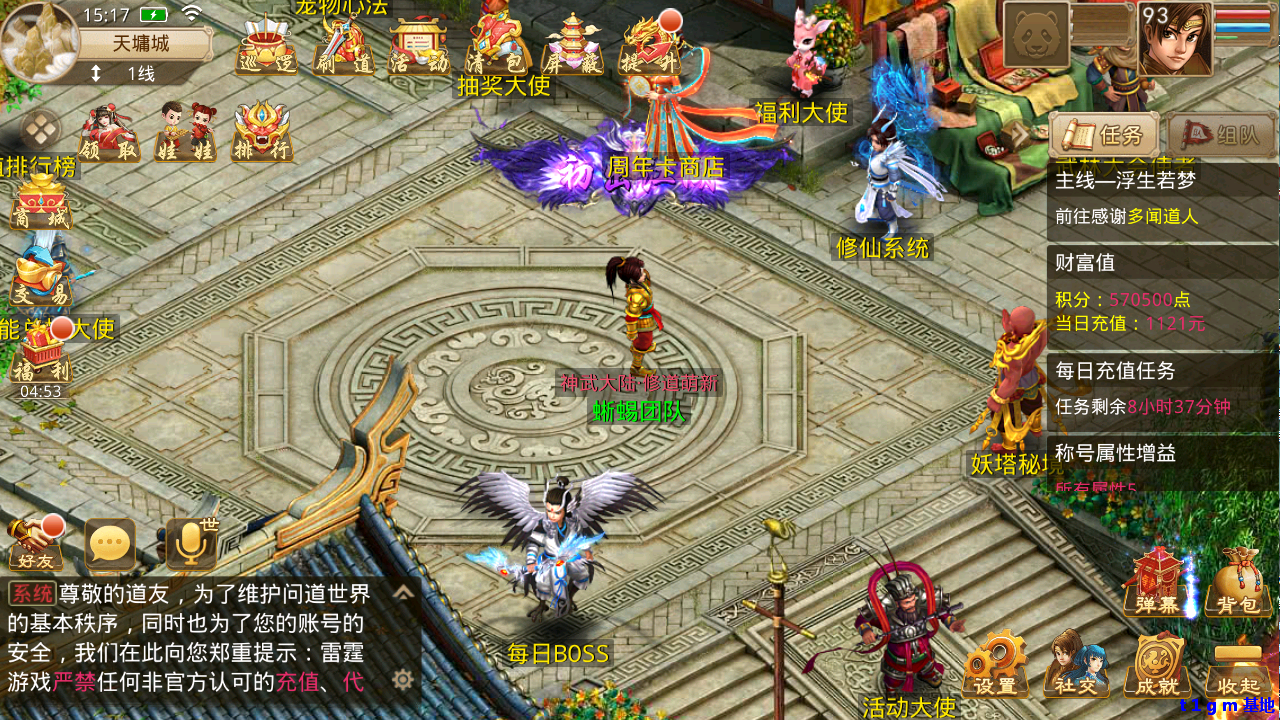Toggle the 屏蔽 pagoda icon
The width and height of the screenshot is (1280, 720).
[572, 46]
